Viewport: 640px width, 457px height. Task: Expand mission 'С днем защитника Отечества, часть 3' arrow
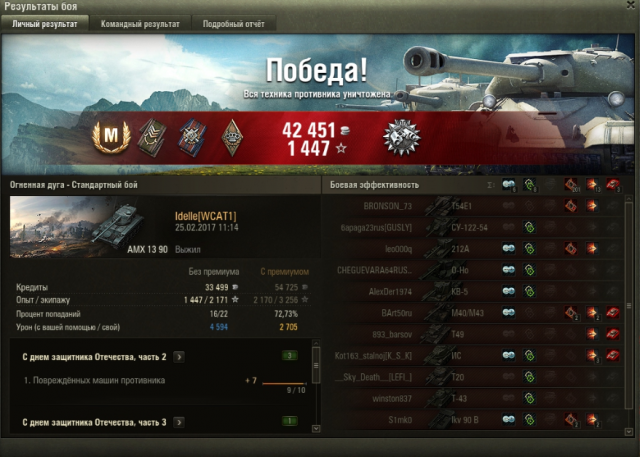tap(178, 423)
